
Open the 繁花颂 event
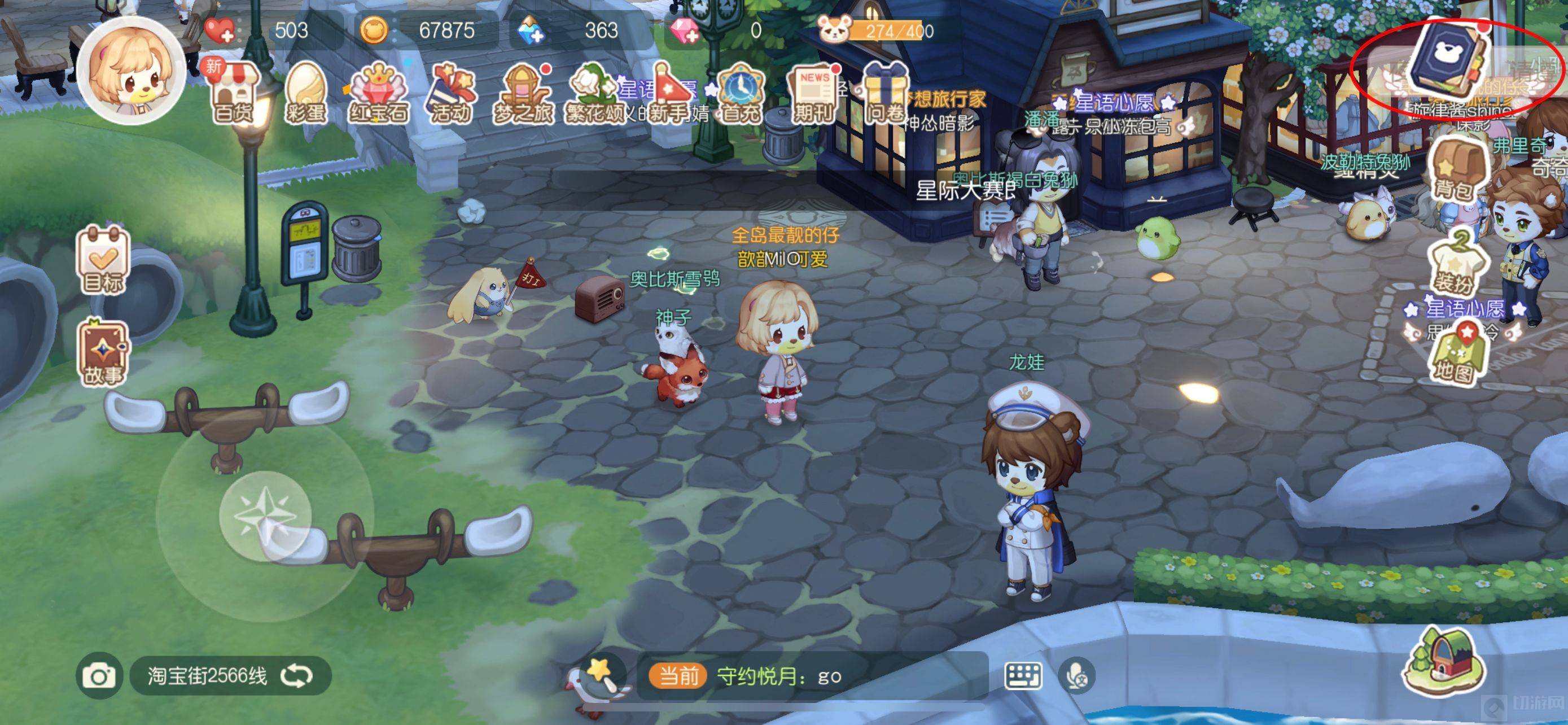coord(595,94)
